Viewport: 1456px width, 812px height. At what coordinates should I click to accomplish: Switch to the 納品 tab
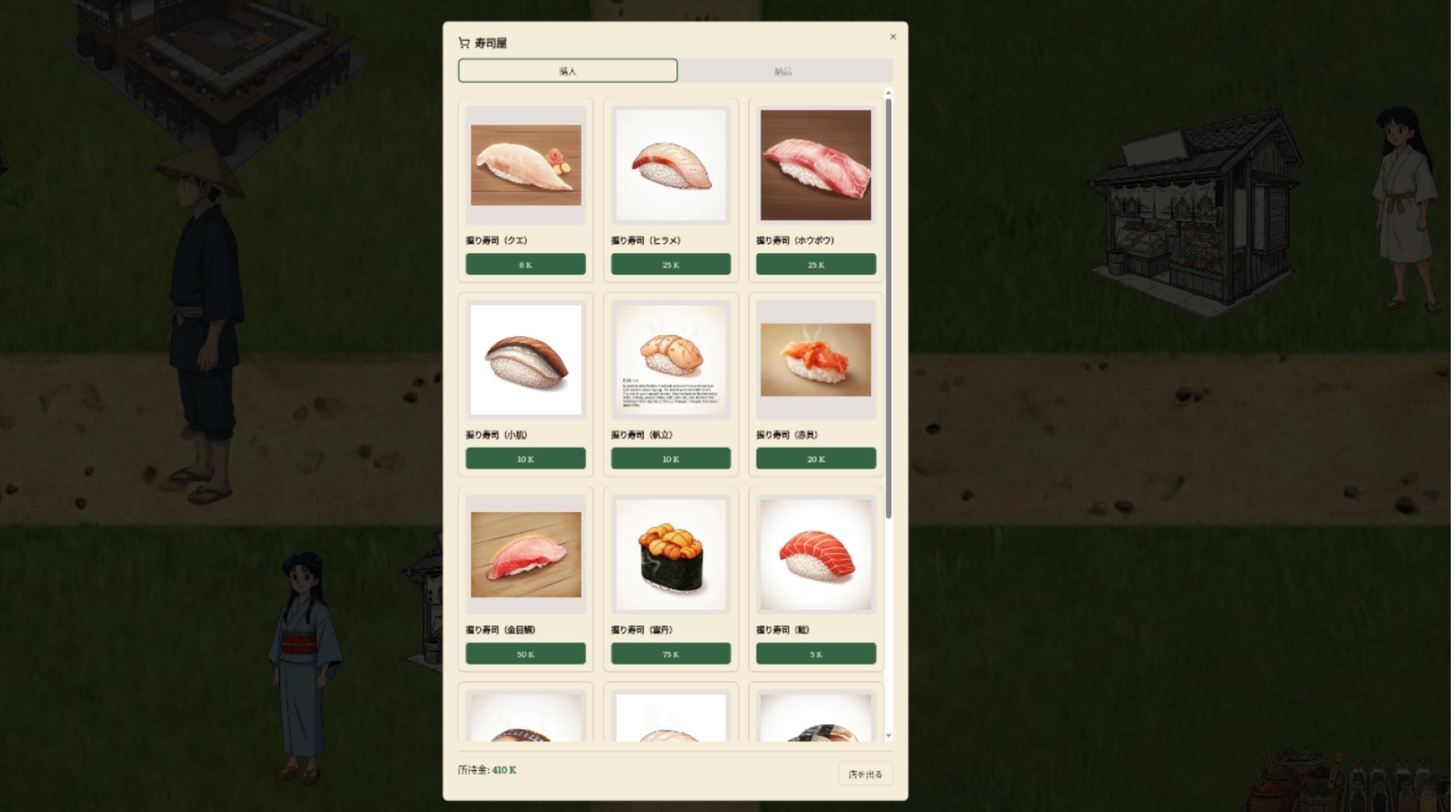click(786, 71)
